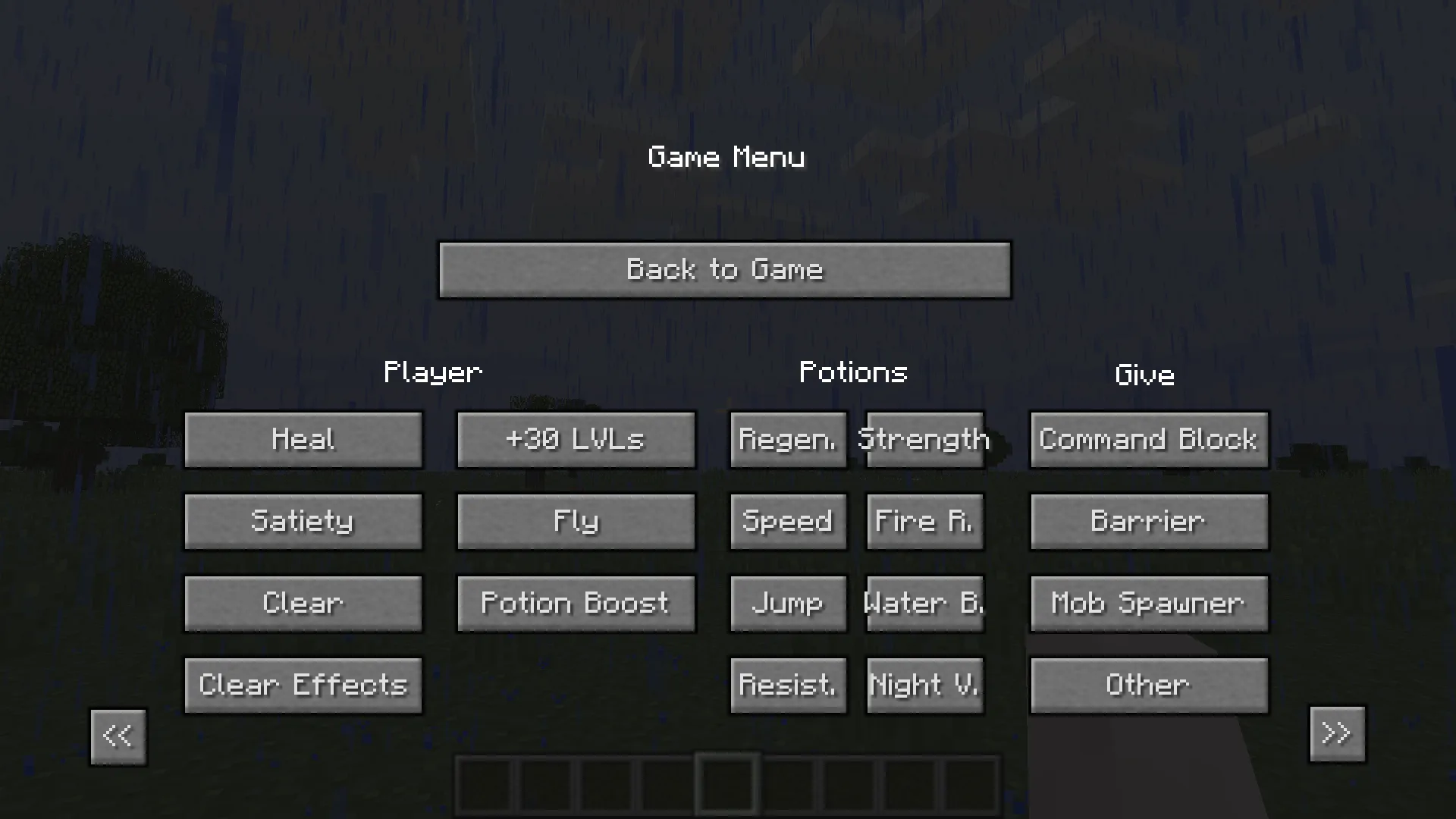
Task: Enable Night V. vision effect
Action: click(924, 685)
